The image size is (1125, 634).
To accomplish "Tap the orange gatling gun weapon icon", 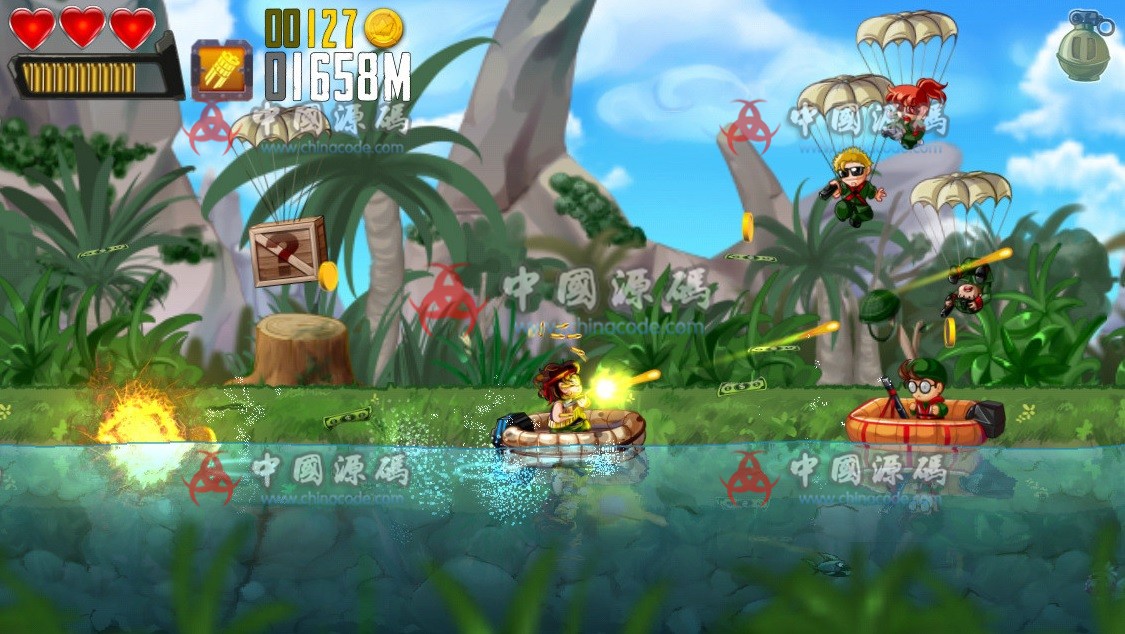I will pyautogui.click(x=221, y=70).
